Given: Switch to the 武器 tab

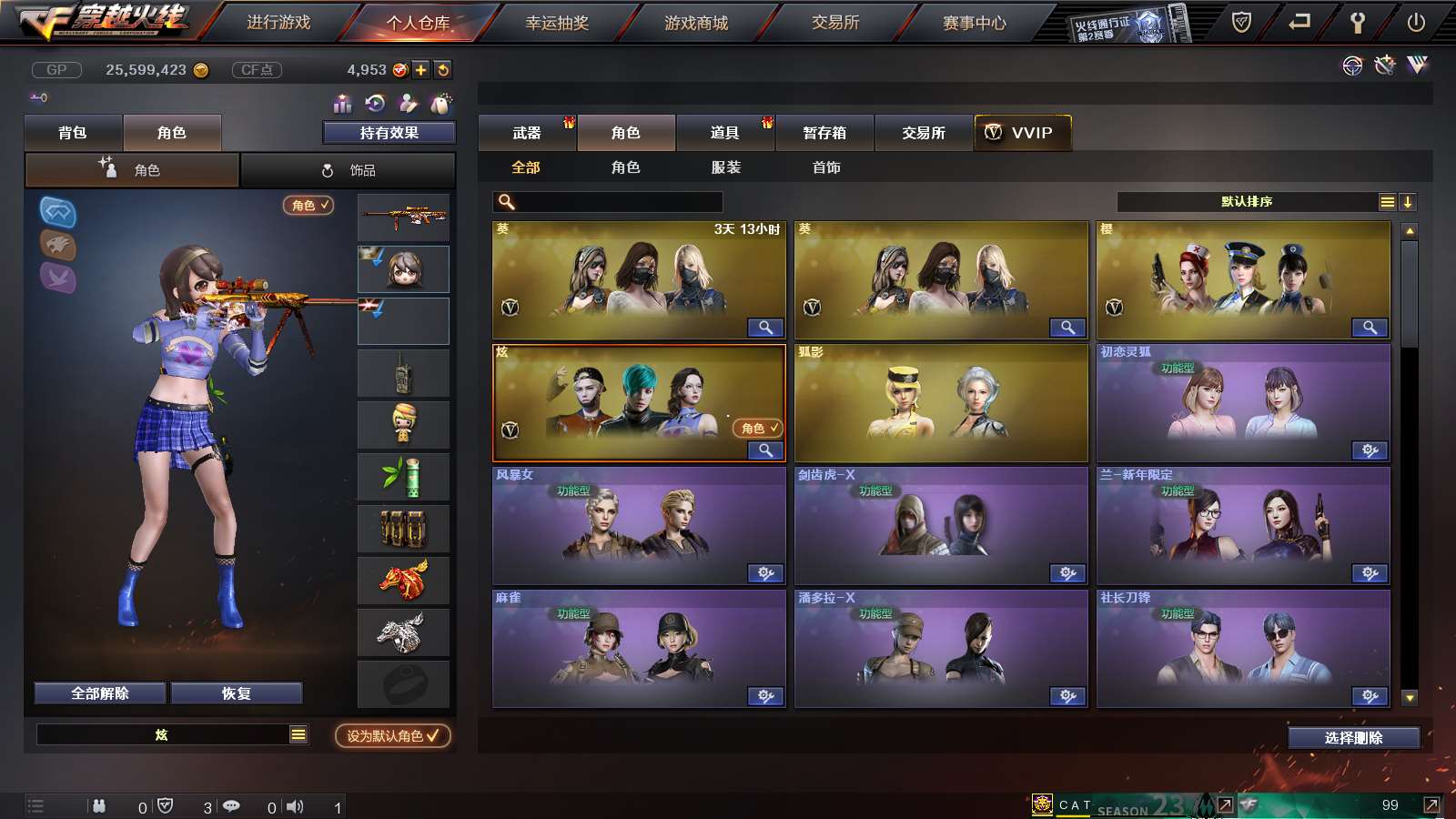Looking at the screenshot, I should point(528,133).
